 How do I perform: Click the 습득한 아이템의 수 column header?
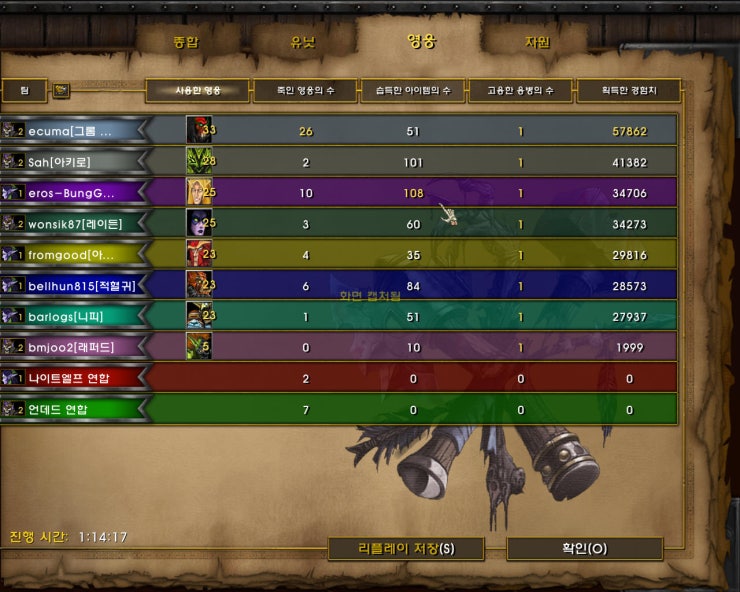[x=413, y=91]
